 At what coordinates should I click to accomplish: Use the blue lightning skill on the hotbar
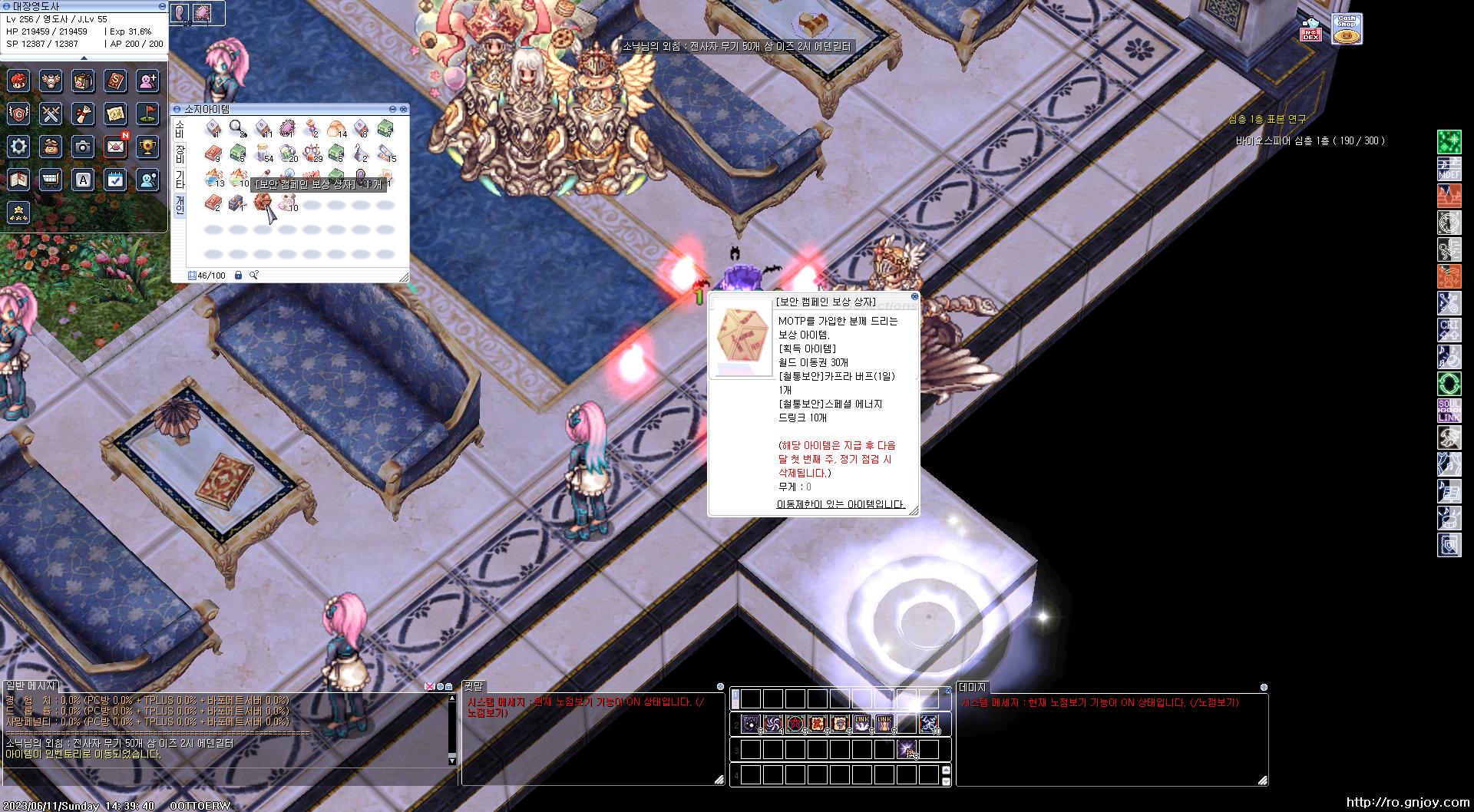930,723
